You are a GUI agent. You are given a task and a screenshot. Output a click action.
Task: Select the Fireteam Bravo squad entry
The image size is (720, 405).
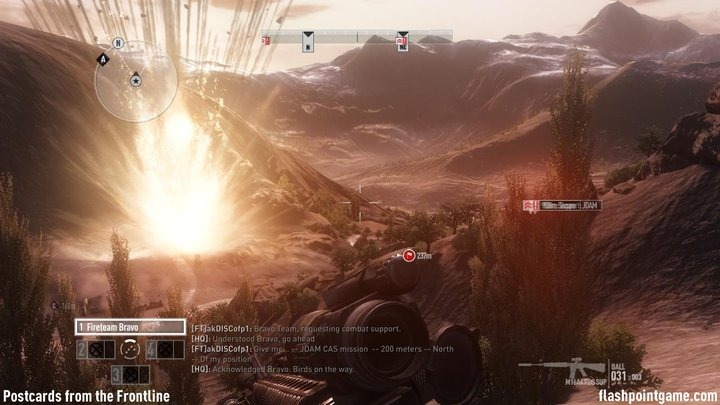pyautogui.click(x=130, y=327)
